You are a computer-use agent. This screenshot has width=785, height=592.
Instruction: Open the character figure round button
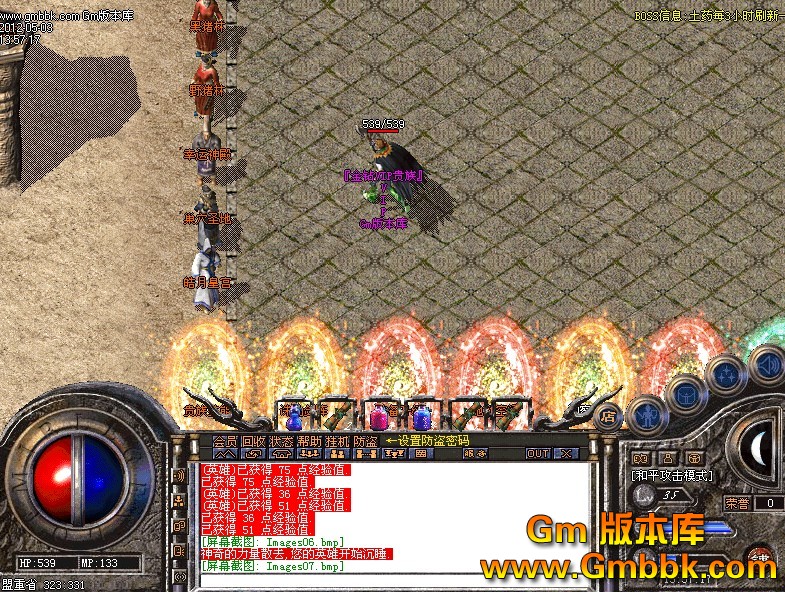(x=646, y=414)
